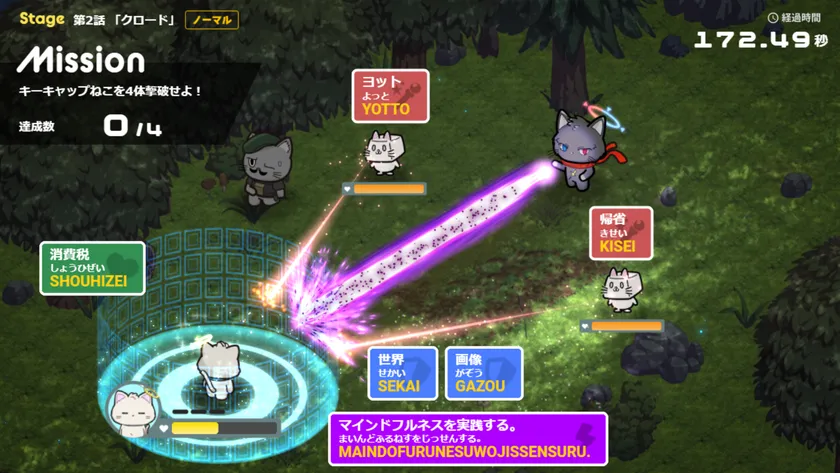840x473 pixels.
Task: Choose the red KISEI word card
Action: tap(620, 233)
